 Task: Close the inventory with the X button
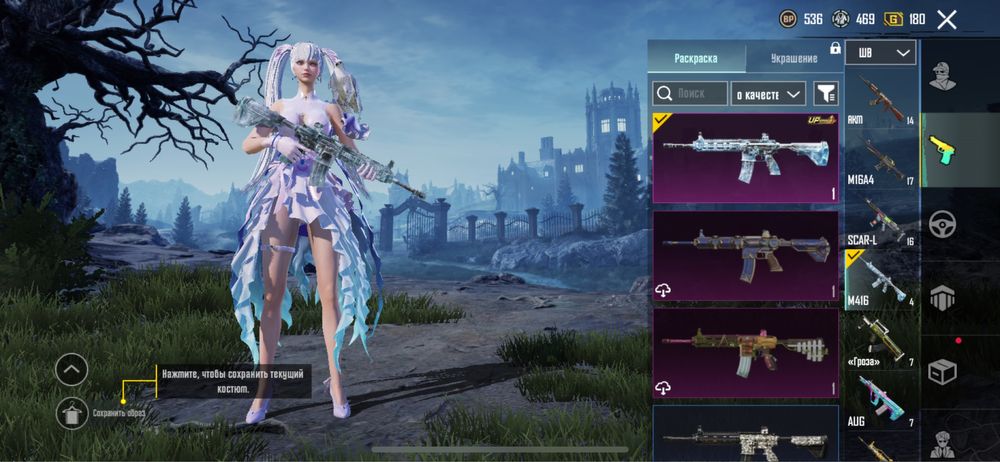coord(947,19)
